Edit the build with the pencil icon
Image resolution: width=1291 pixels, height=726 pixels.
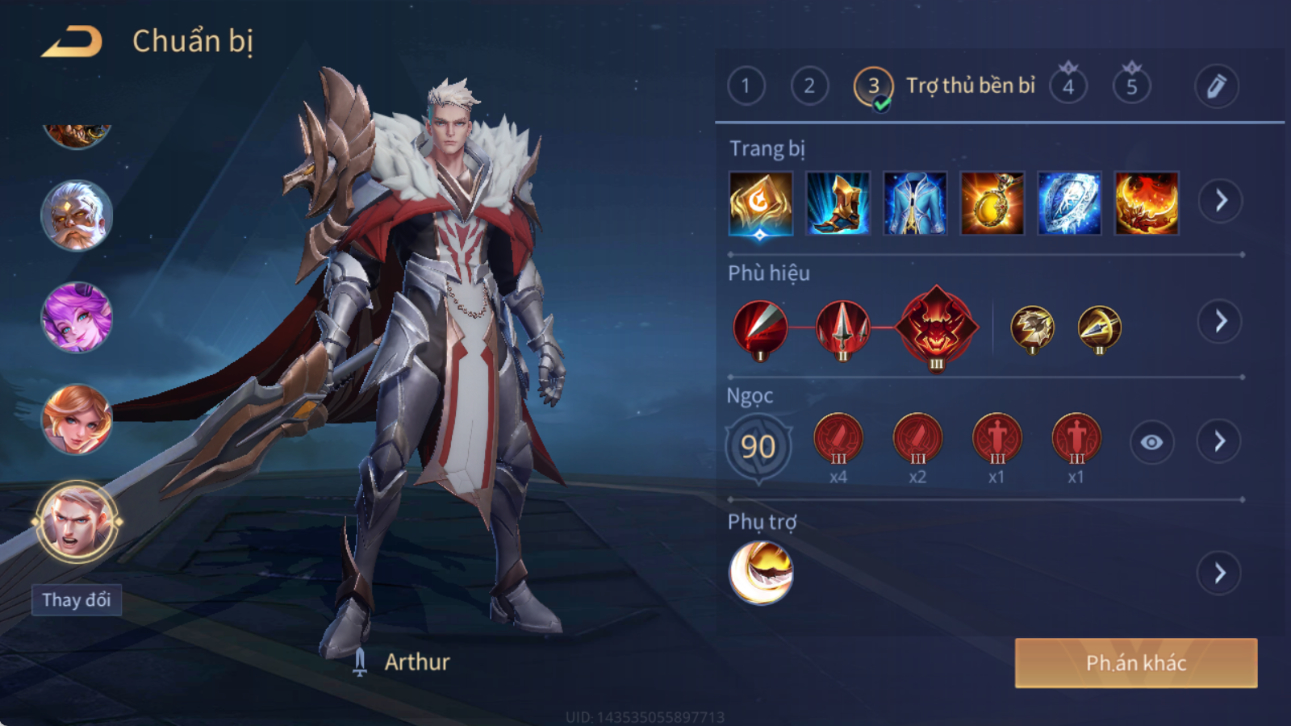(1216, 87)
